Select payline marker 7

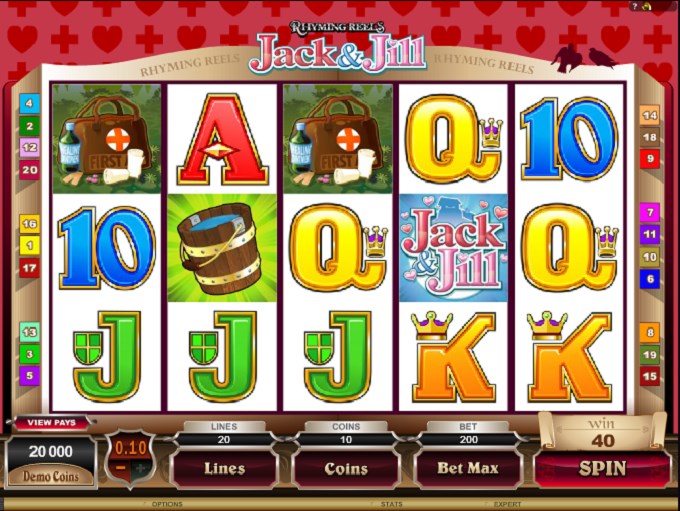[x=650, y=212]
